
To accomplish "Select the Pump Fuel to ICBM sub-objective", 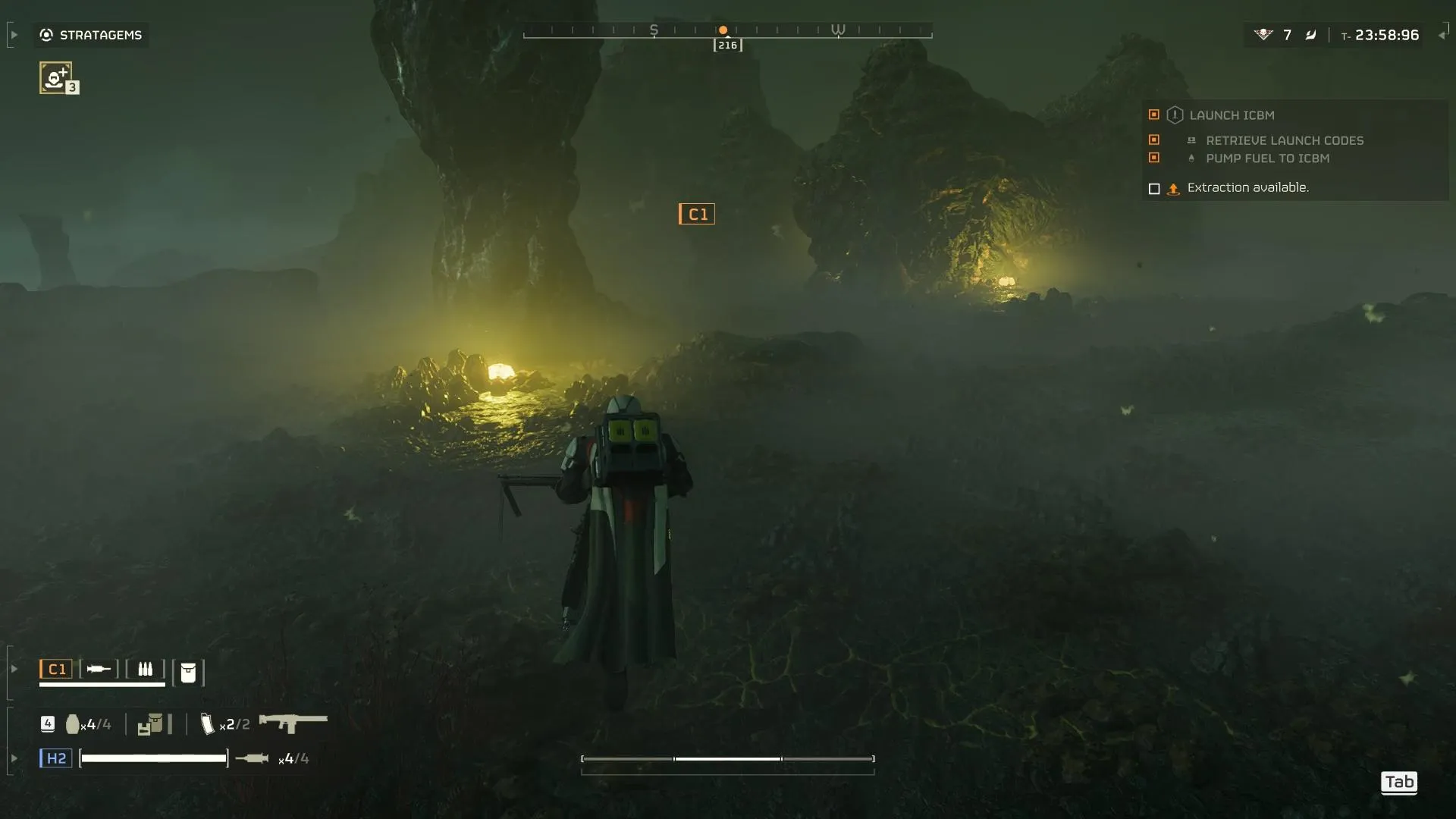I will click(x=1267, y=158).
